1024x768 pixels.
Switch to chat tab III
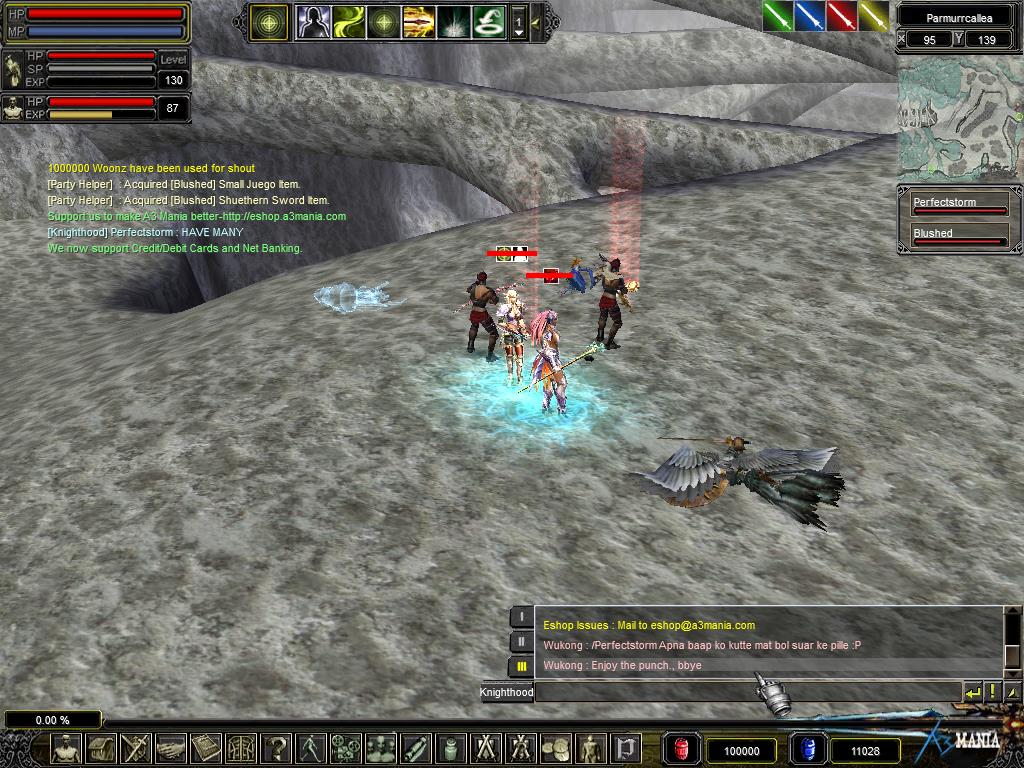pos(521,666)
